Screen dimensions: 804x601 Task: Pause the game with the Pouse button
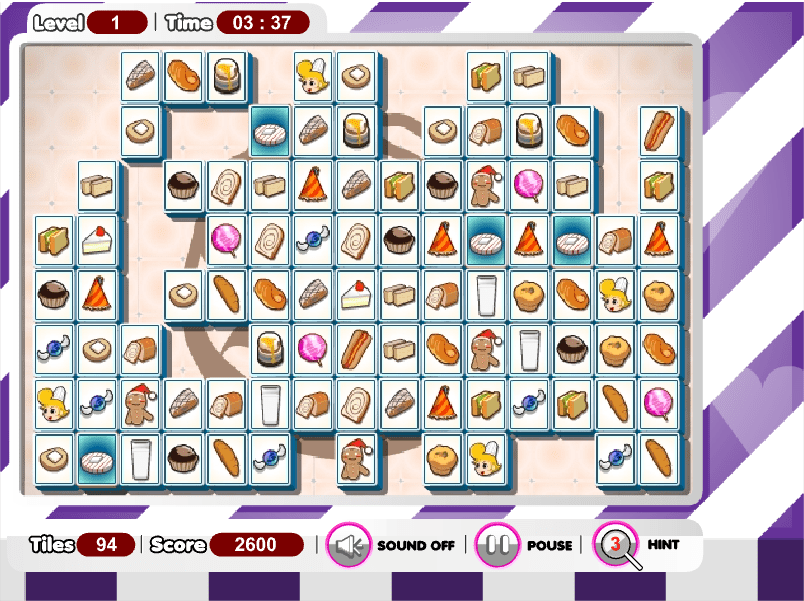(497, 545)
